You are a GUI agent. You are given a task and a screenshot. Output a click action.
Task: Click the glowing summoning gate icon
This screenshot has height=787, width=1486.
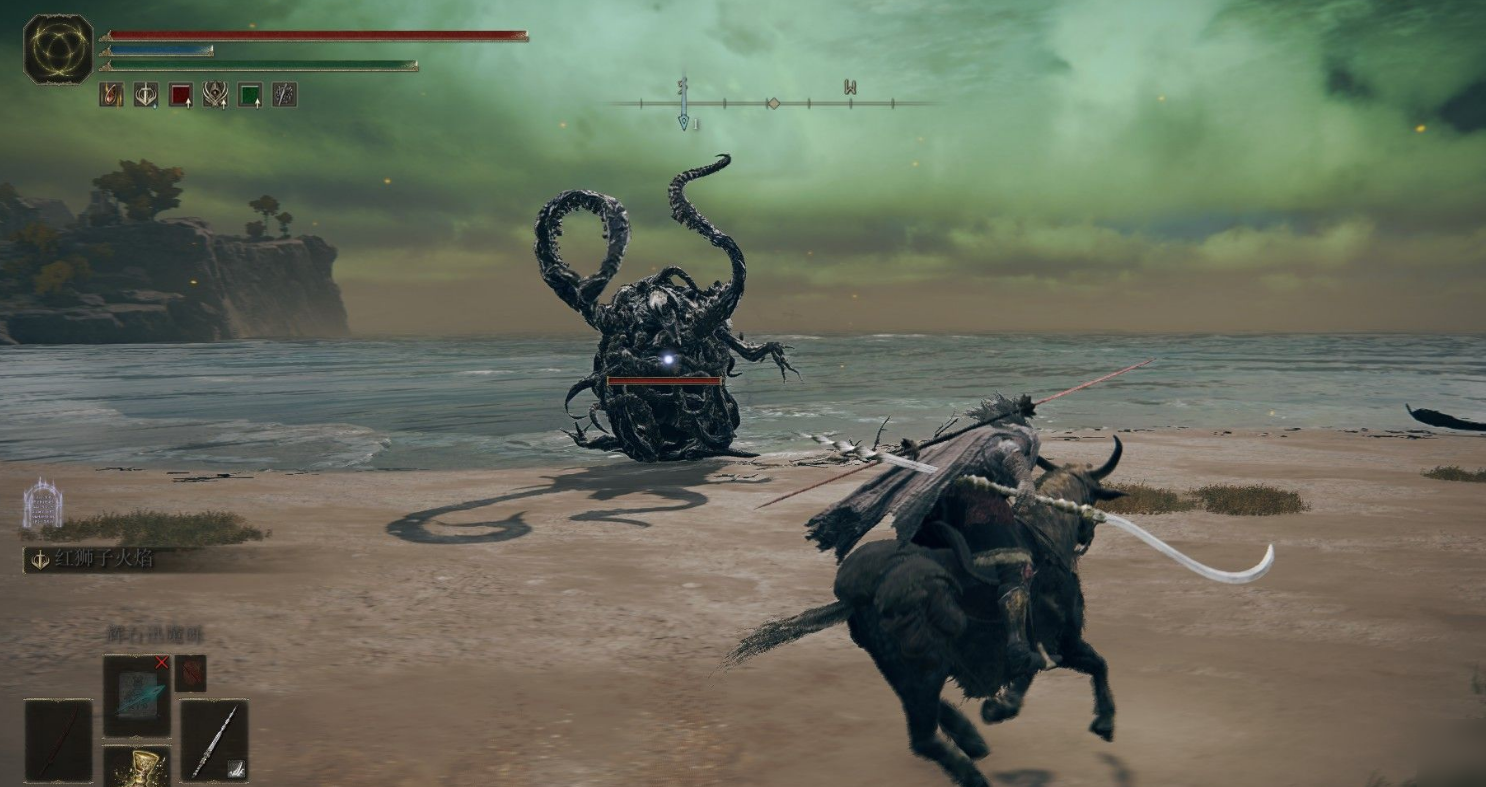point(42,504)
